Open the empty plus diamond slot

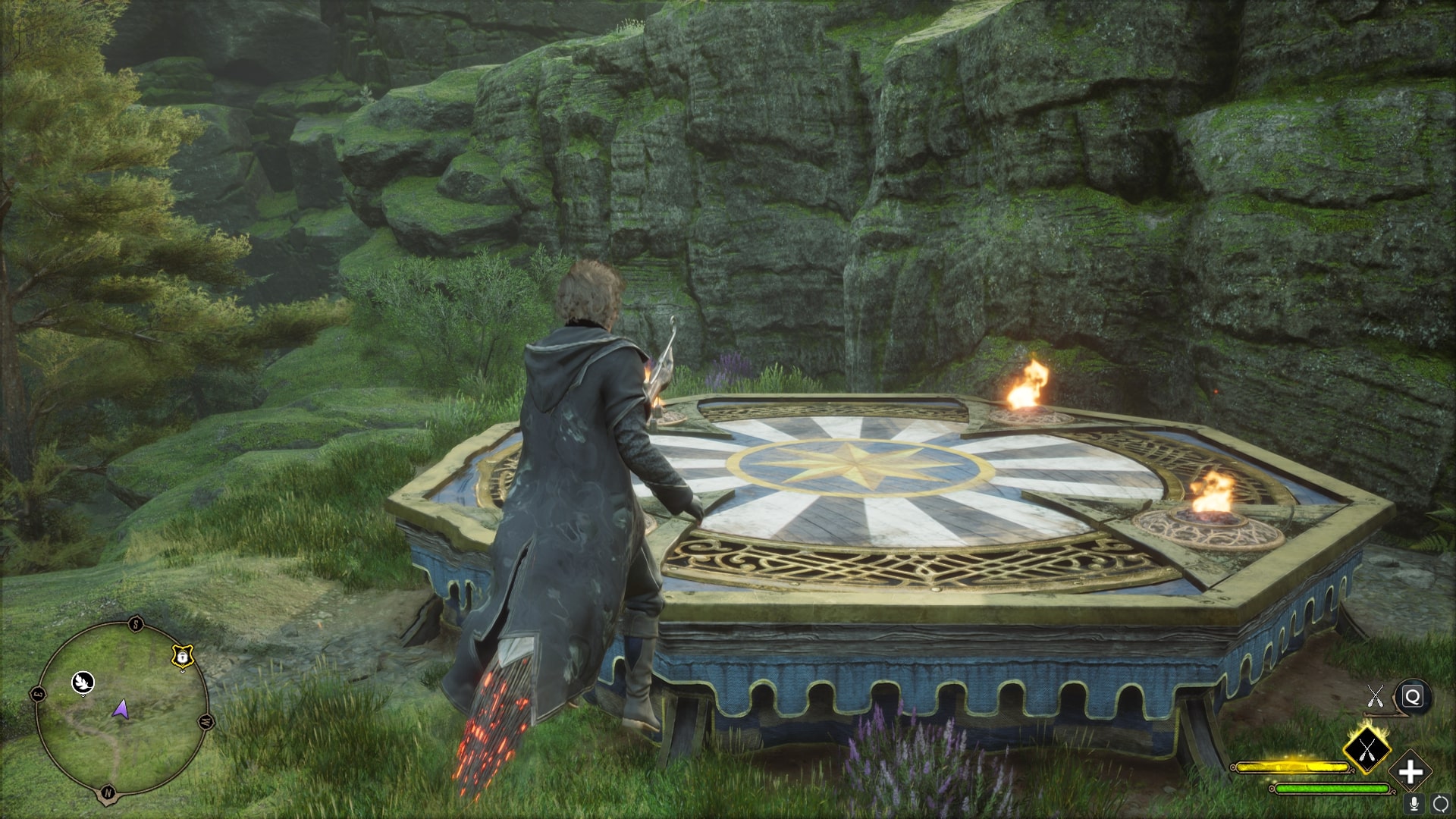click(x=1411, y=770)
